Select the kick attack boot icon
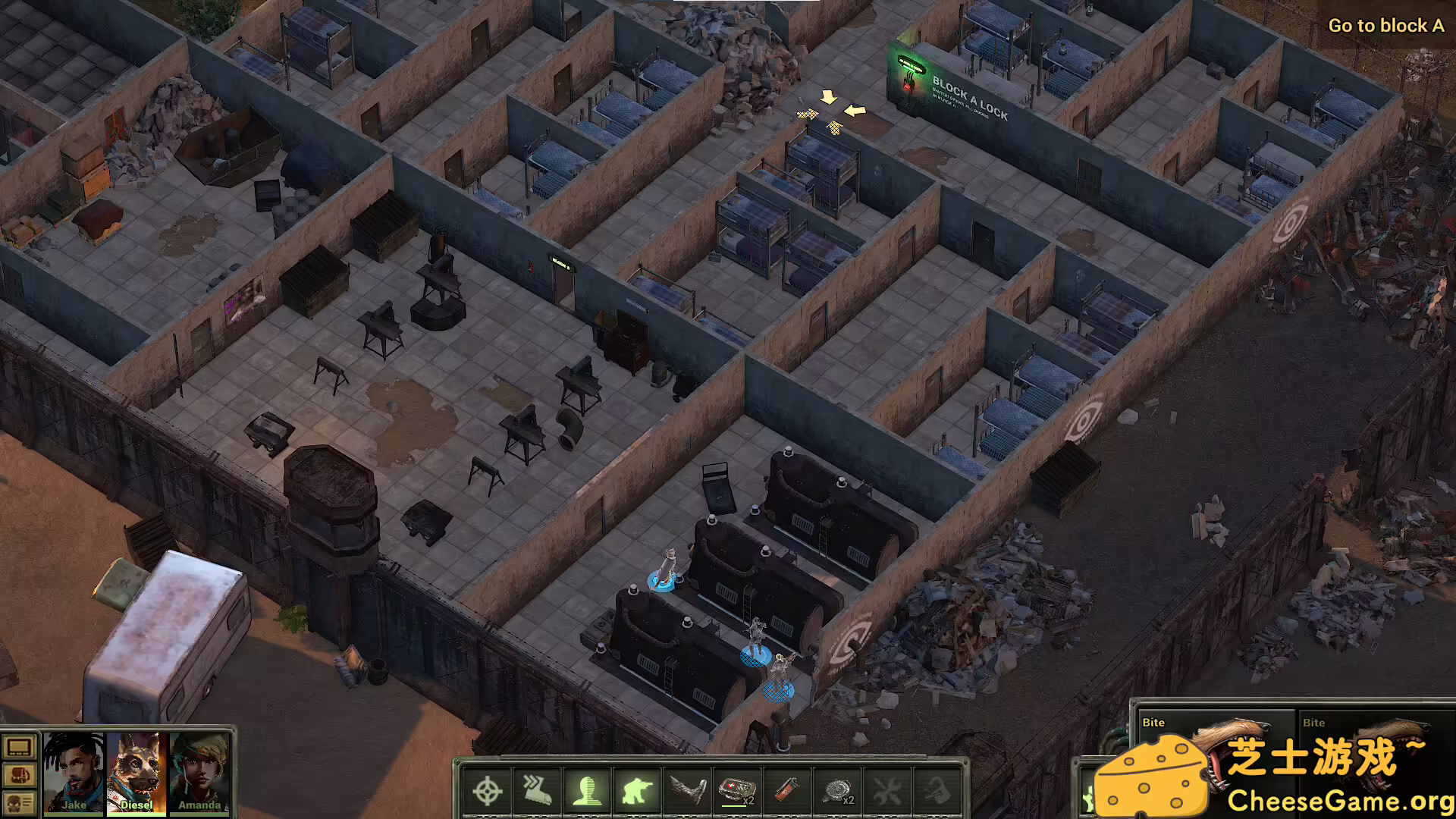This screenshot has height=819, width=1456. [x=687, y=791]
